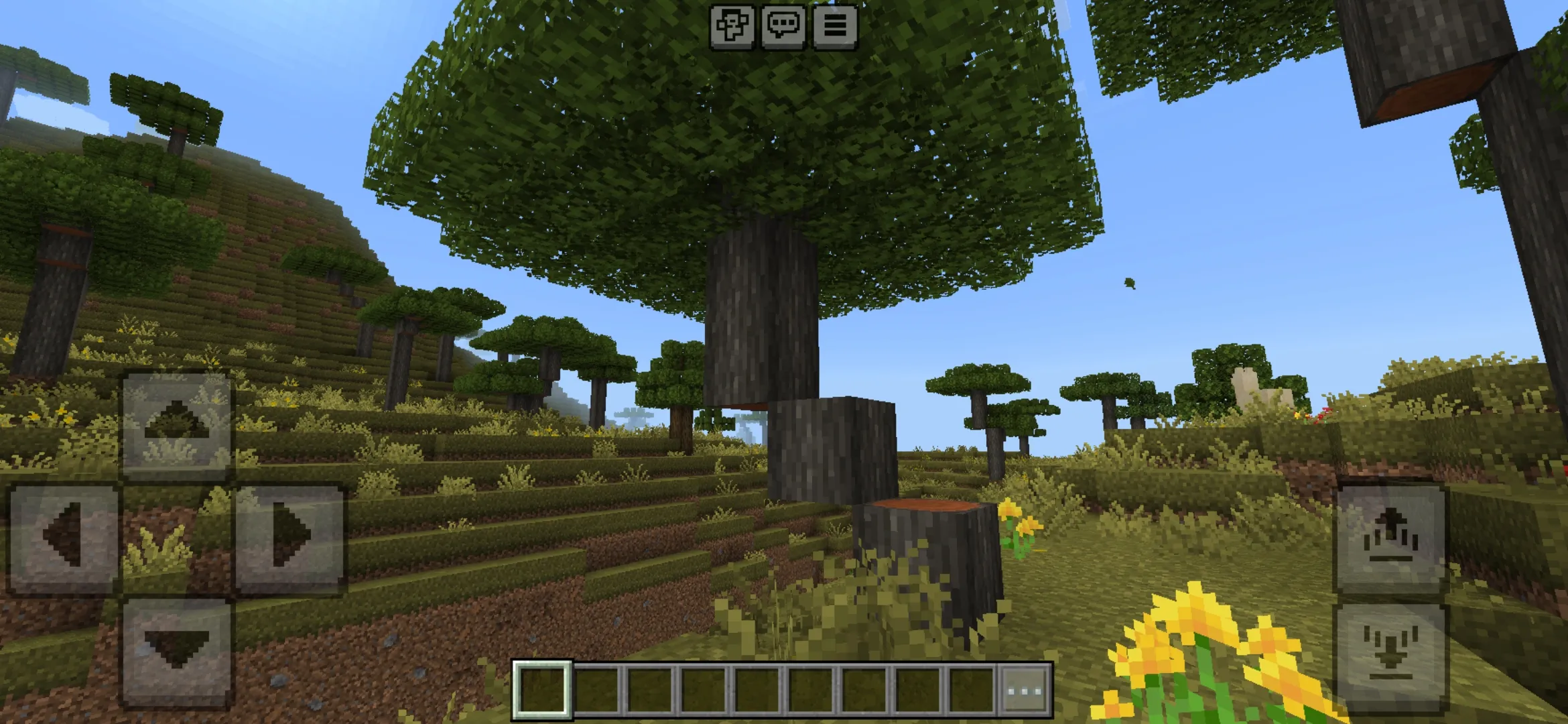Open the chat speech bubble button
The width and height of the screenshot is (1568, 724).
pyautogui.click(x=783, y=26)
